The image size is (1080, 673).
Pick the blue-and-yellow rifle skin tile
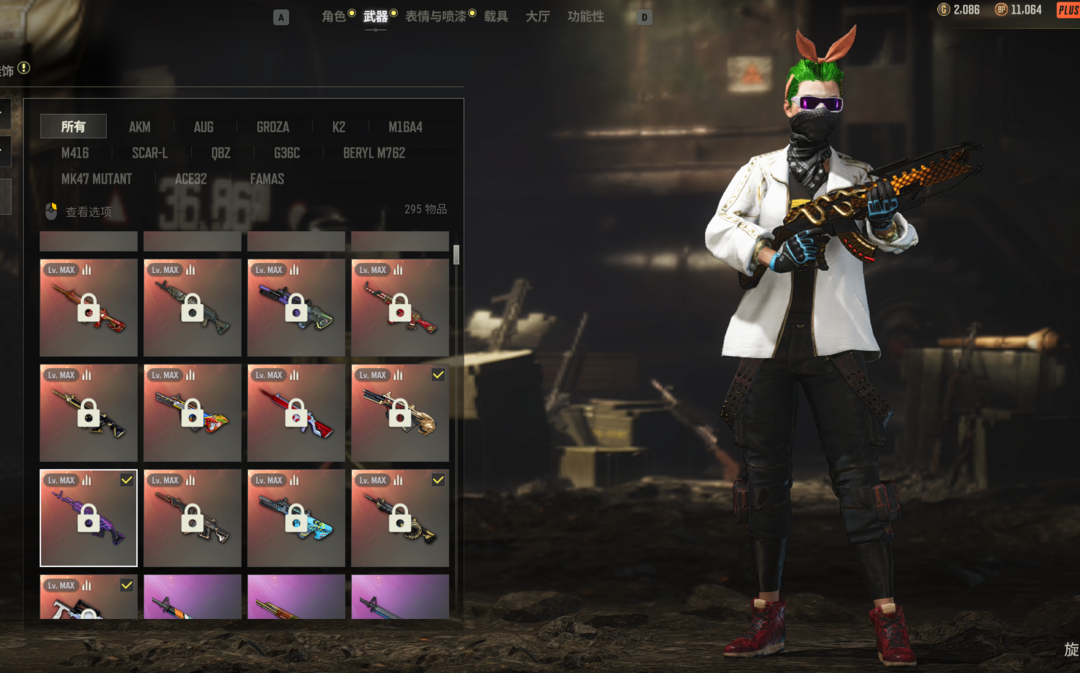point(296,518)
